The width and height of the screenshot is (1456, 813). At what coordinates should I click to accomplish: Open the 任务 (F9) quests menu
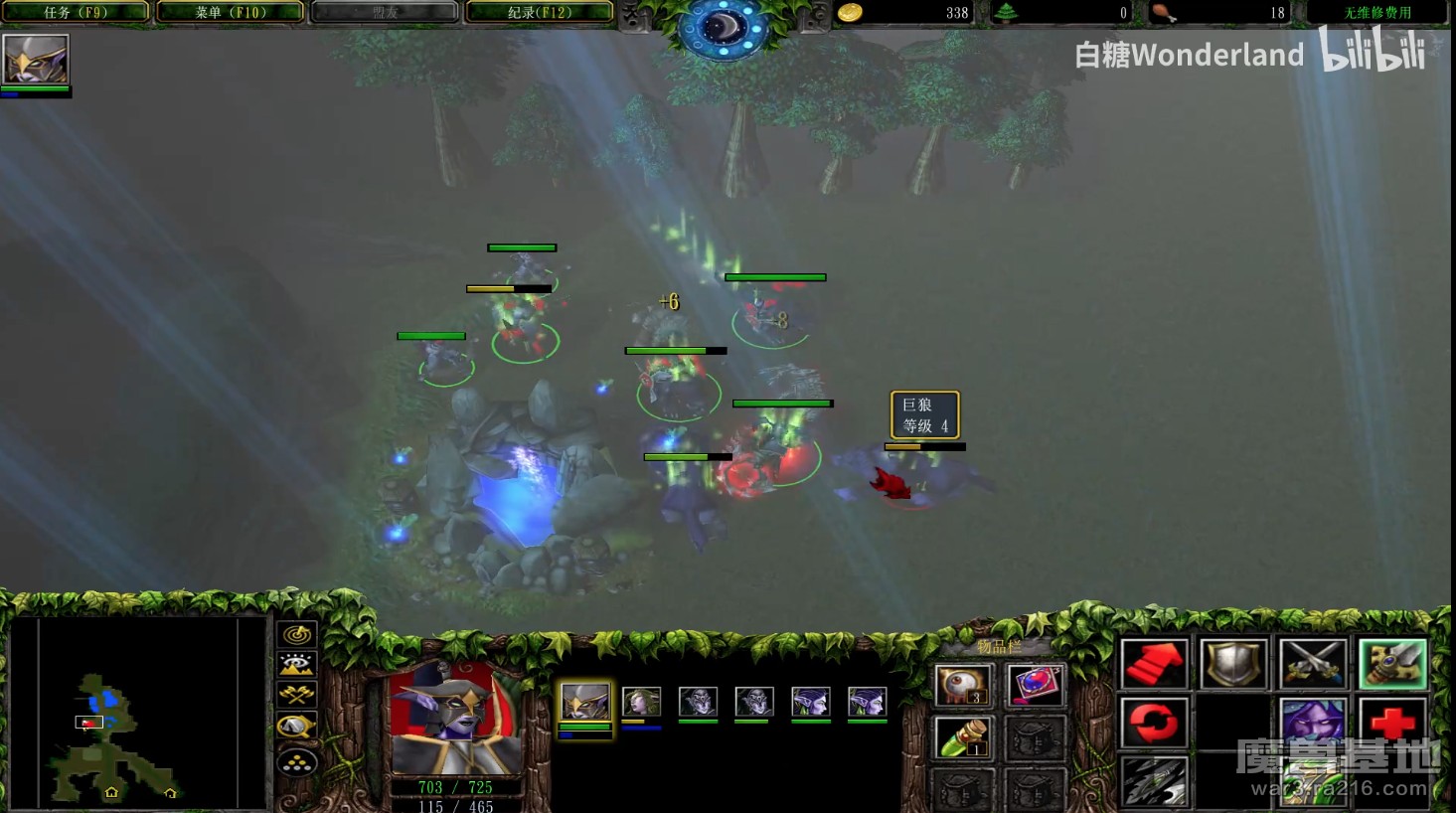pyautogui.click(x=76, y=13)
